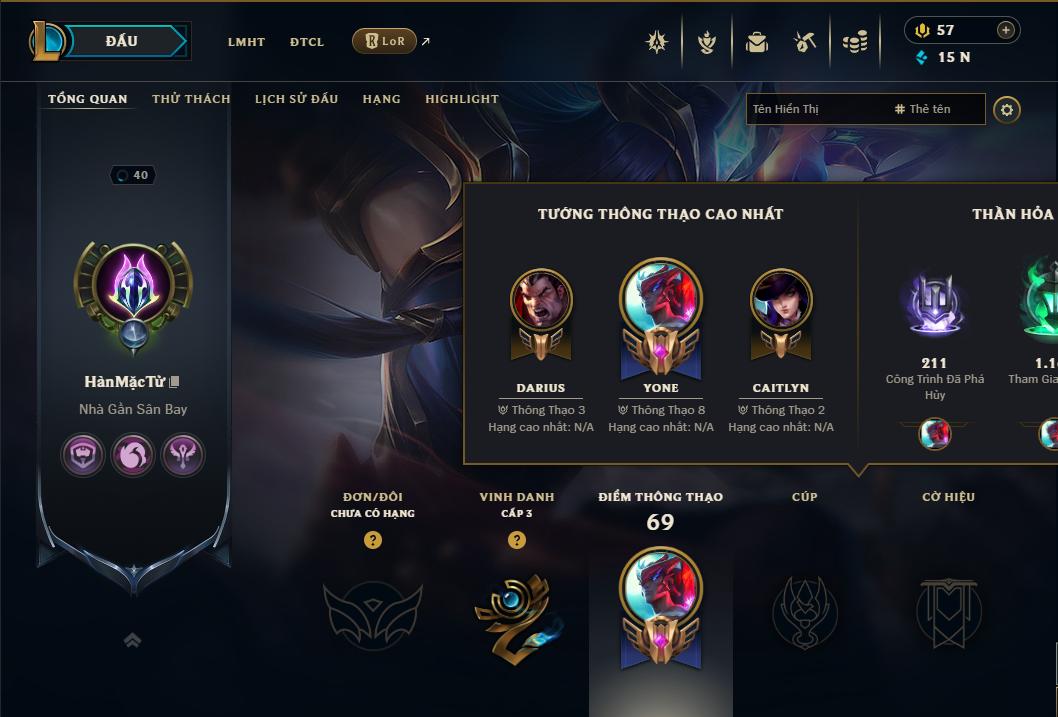
Task: Open the hammer crafting loot icon
Action: [x=805, y=42]
